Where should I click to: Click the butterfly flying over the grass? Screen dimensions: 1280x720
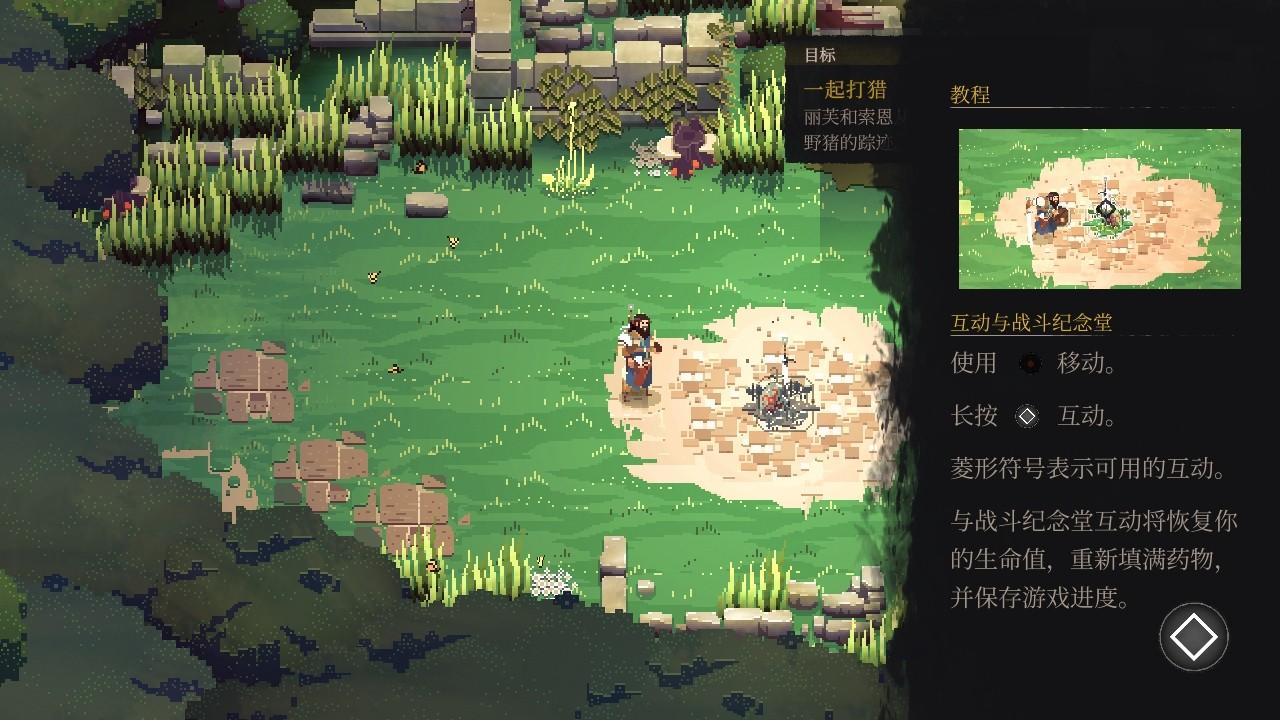click(453, 240)
